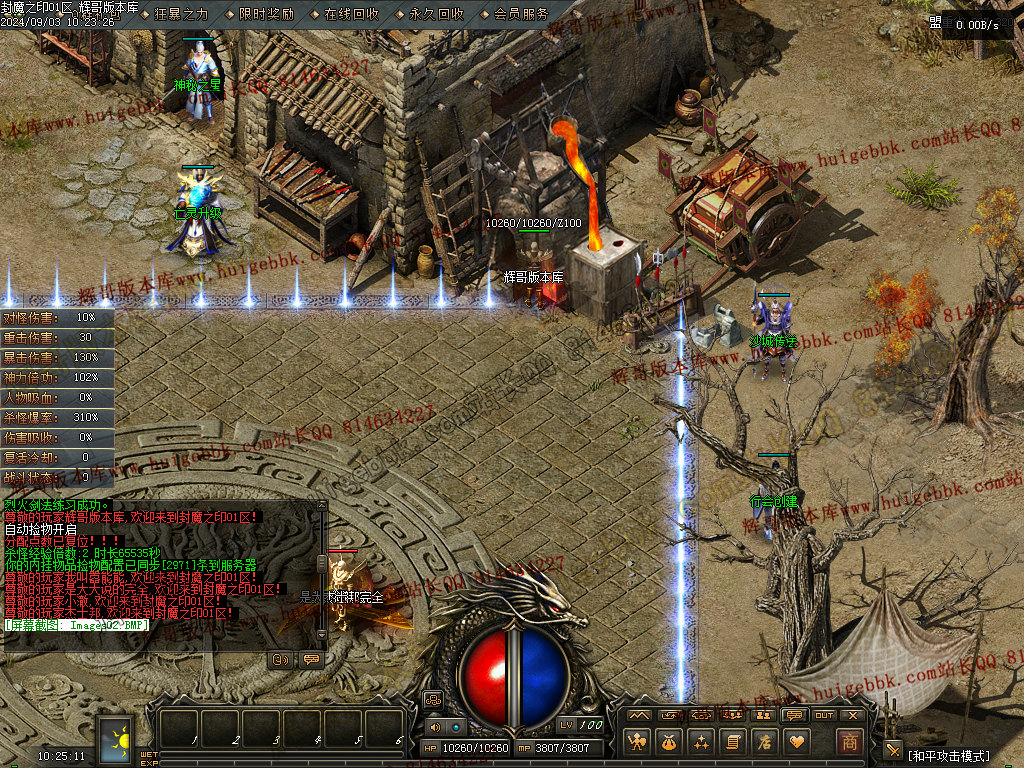
Task: Open the quest scroll icon
Action: tap(733, 742)
